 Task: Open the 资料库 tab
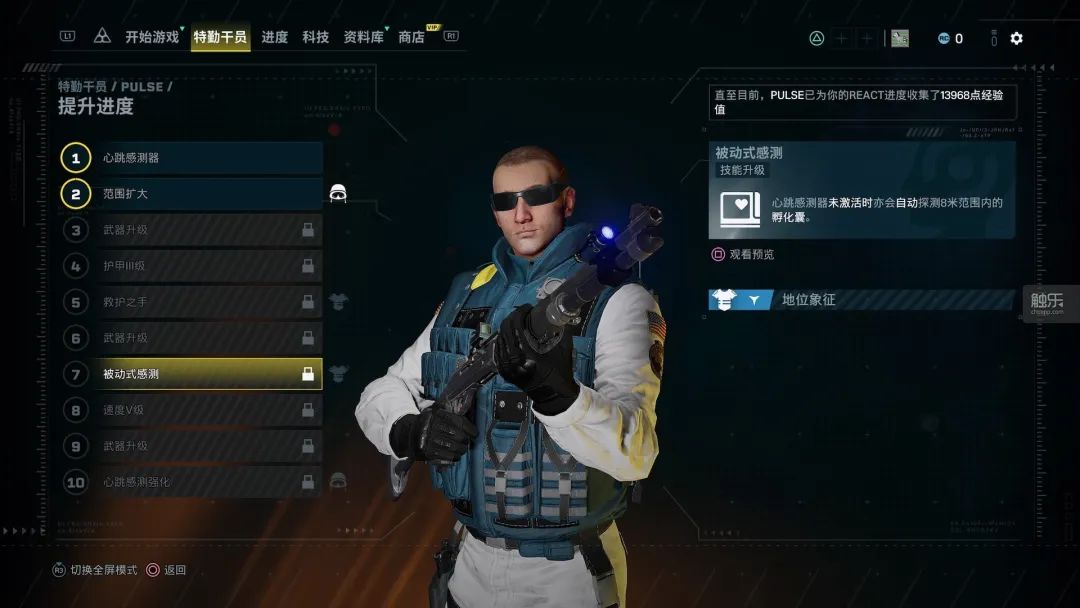[364, 37]
